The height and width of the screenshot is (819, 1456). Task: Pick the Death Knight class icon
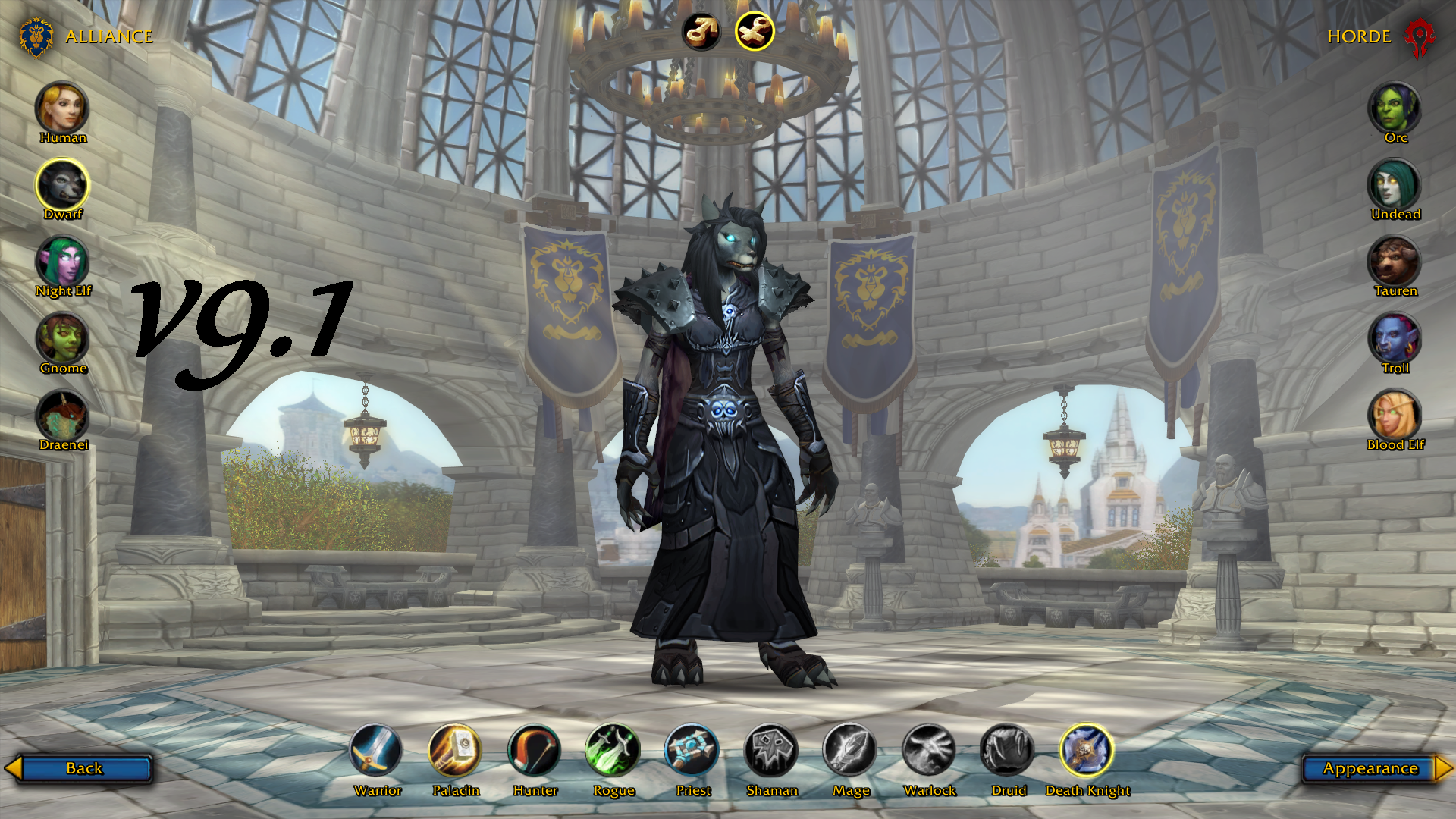(x=1087, y=751)
